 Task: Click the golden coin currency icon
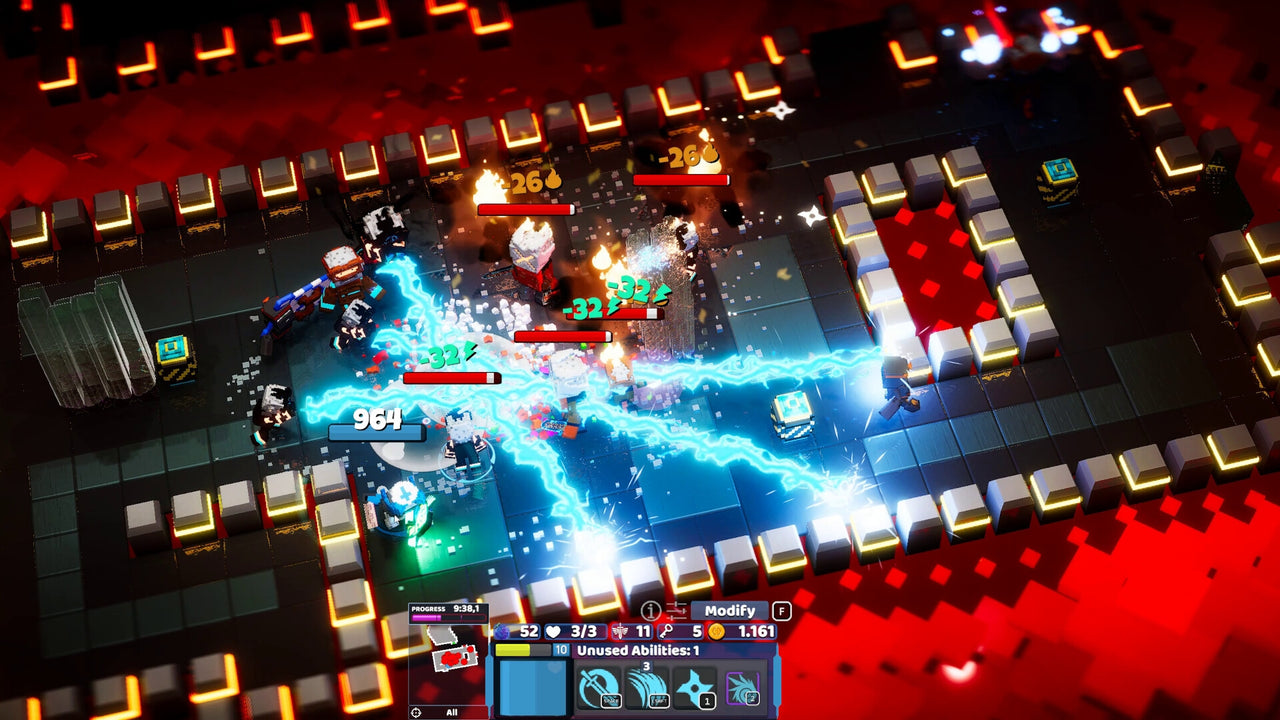[x=718, y=631]
